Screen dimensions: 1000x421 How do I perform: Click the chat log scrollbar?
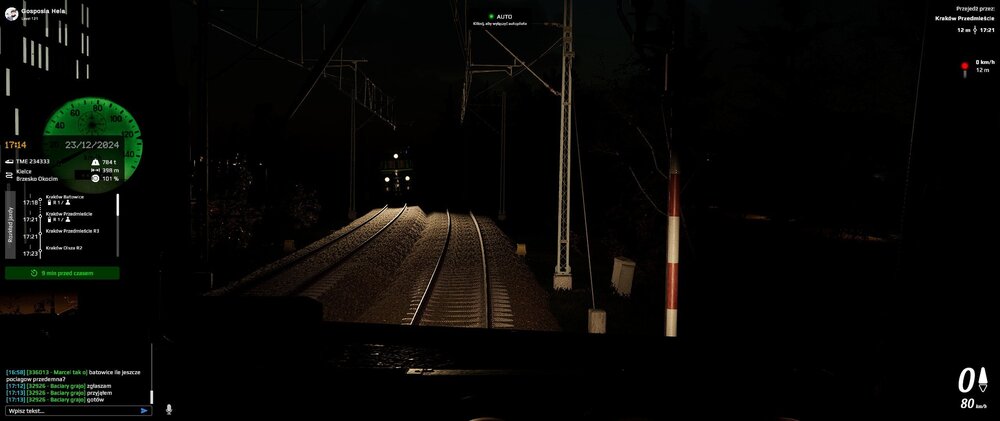pos(152,373)
